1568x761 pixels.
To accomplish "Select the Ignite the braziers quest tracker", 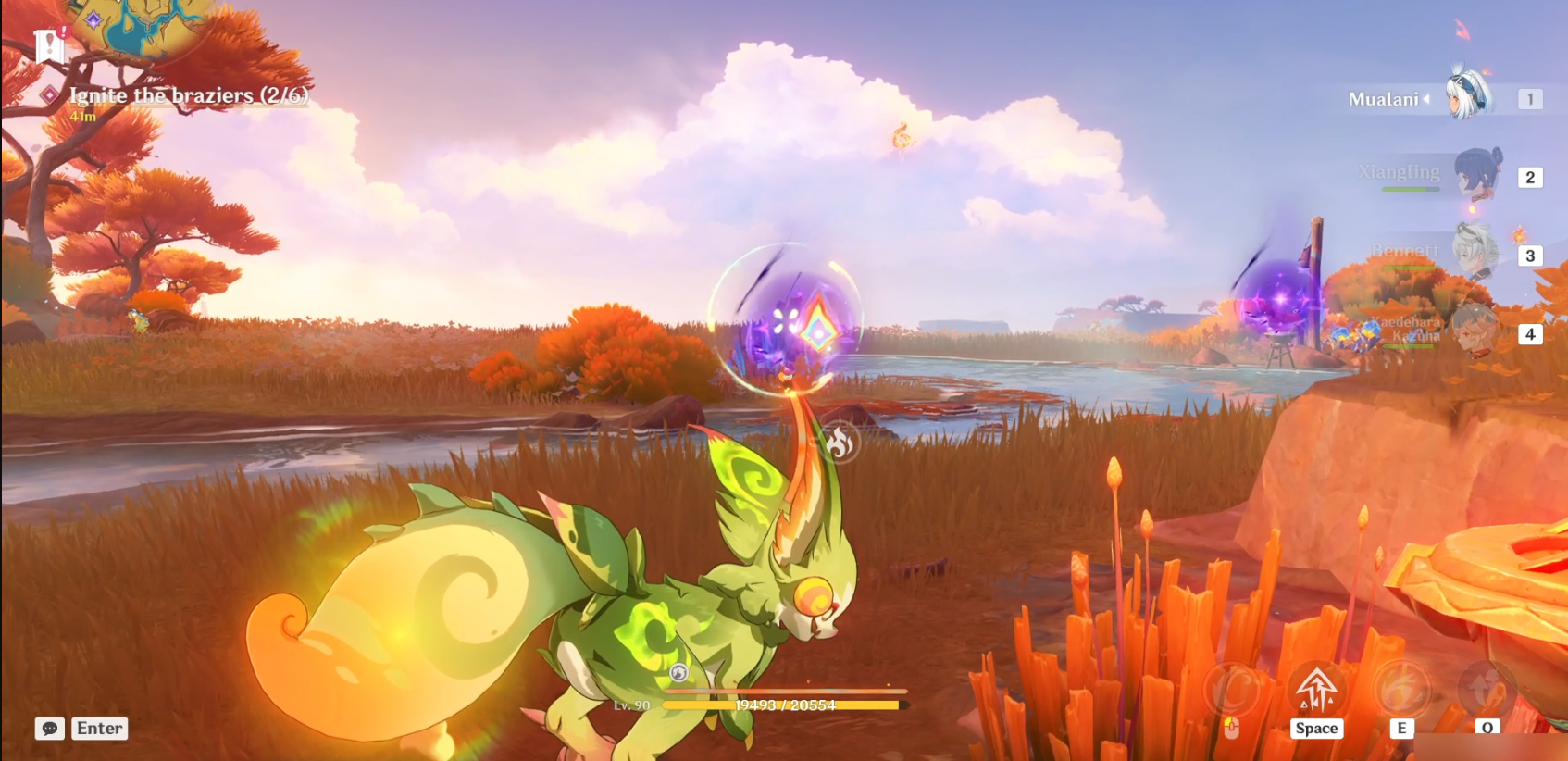I will [x=189, y=95].
